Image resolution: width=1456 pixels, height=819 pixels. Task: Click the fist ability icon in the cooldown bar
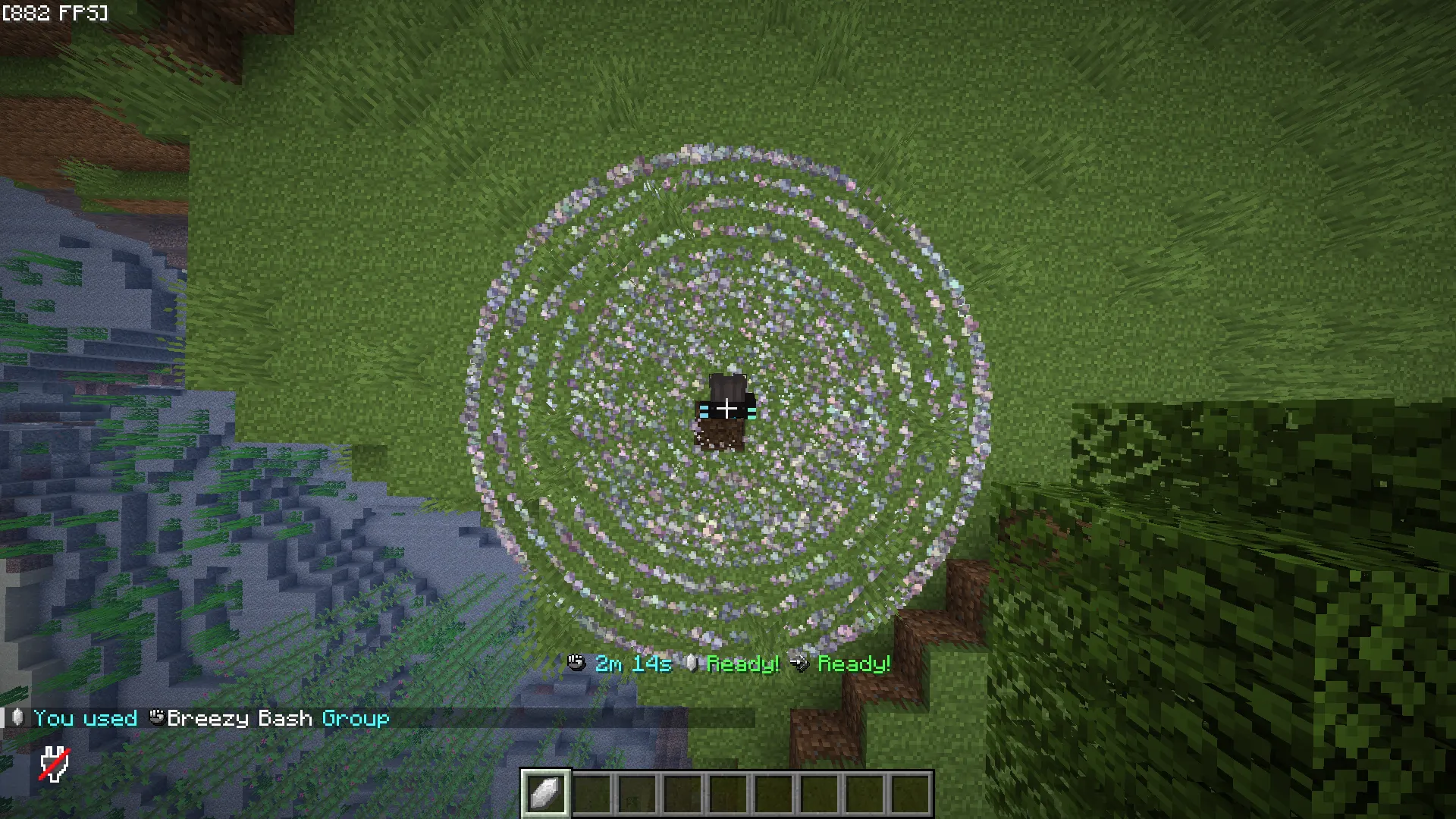tap(577, 664)
